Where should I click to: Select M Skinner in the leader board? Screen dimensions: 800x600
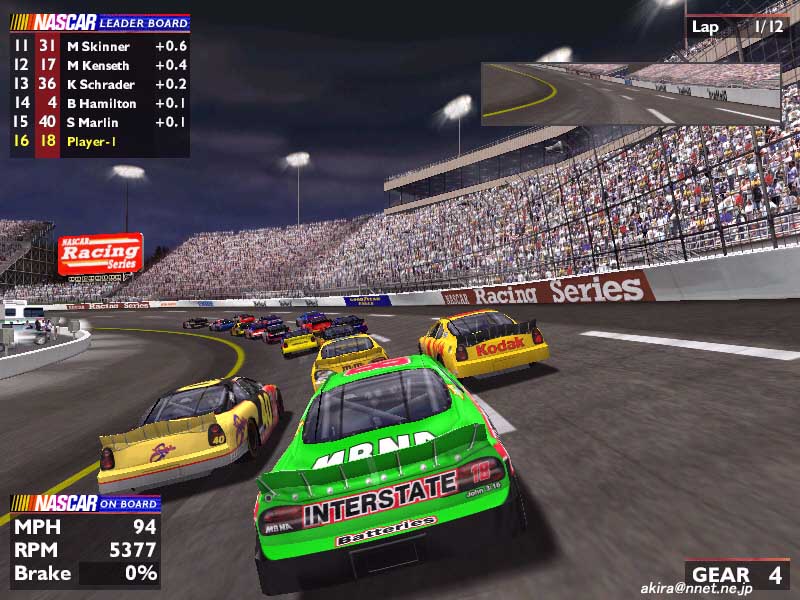(98, 46)
